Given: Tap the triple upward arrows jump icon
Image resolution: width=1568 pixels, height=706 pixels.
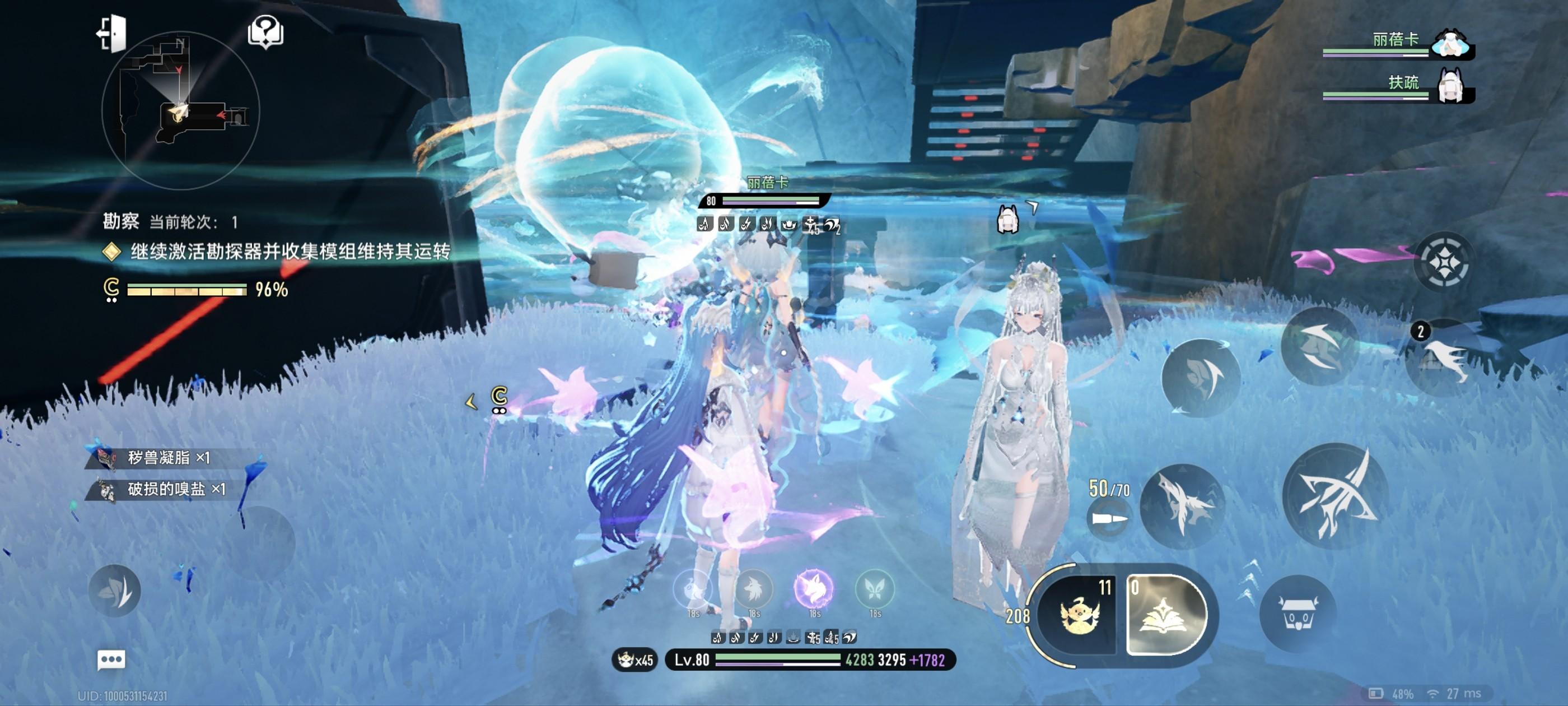Looking at the screenshot, I should tap(1248, 582).
